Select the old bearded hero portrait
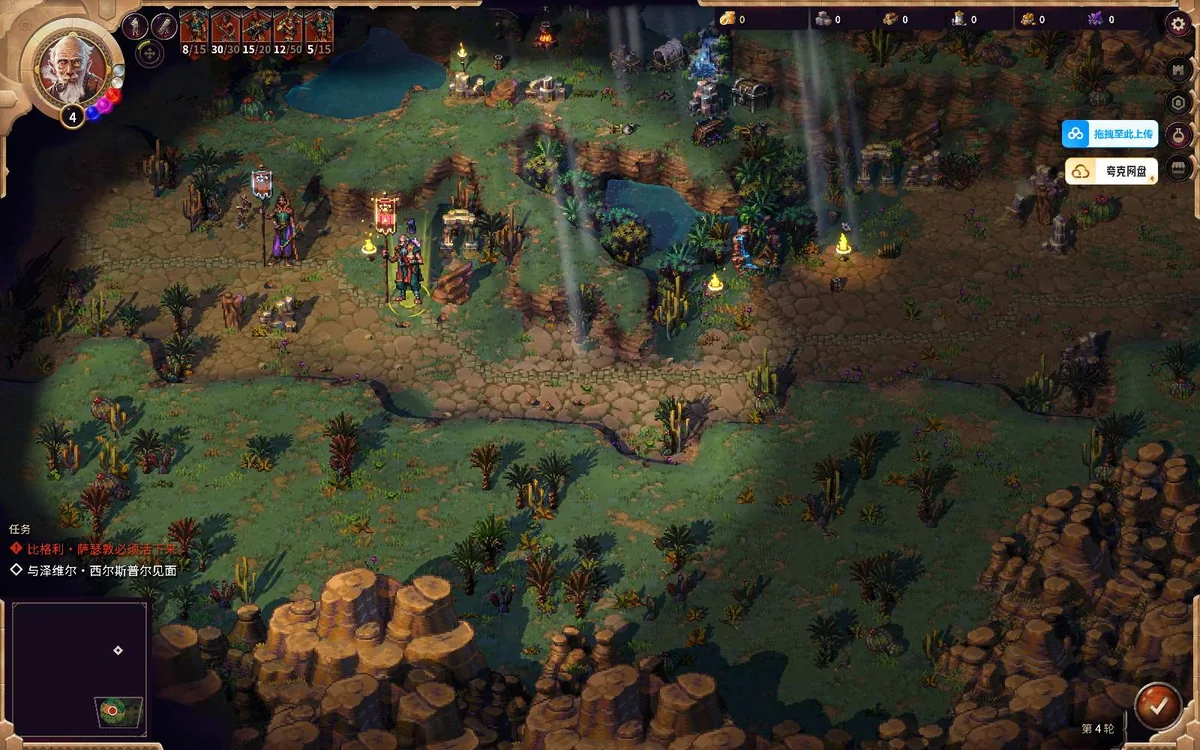 click(72, 65)
